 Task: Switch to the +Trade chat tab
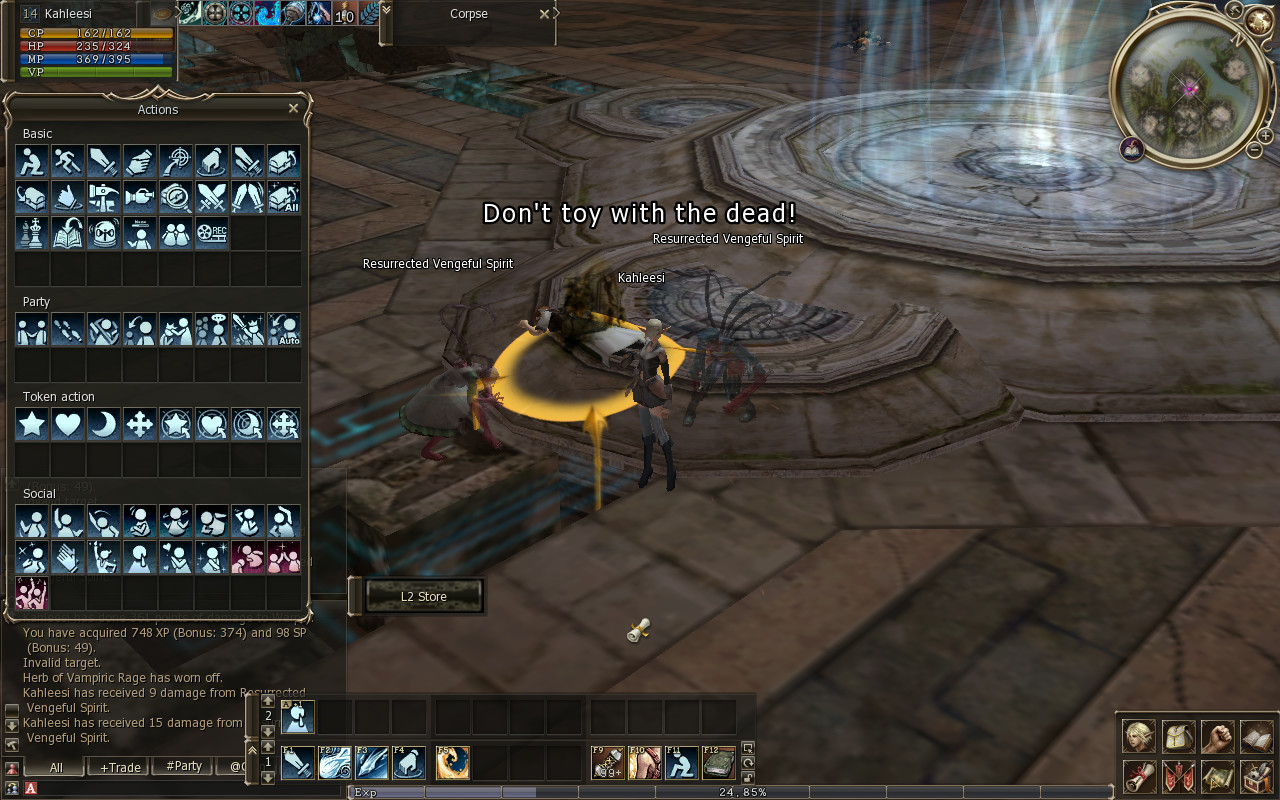[x=119, y=767]
